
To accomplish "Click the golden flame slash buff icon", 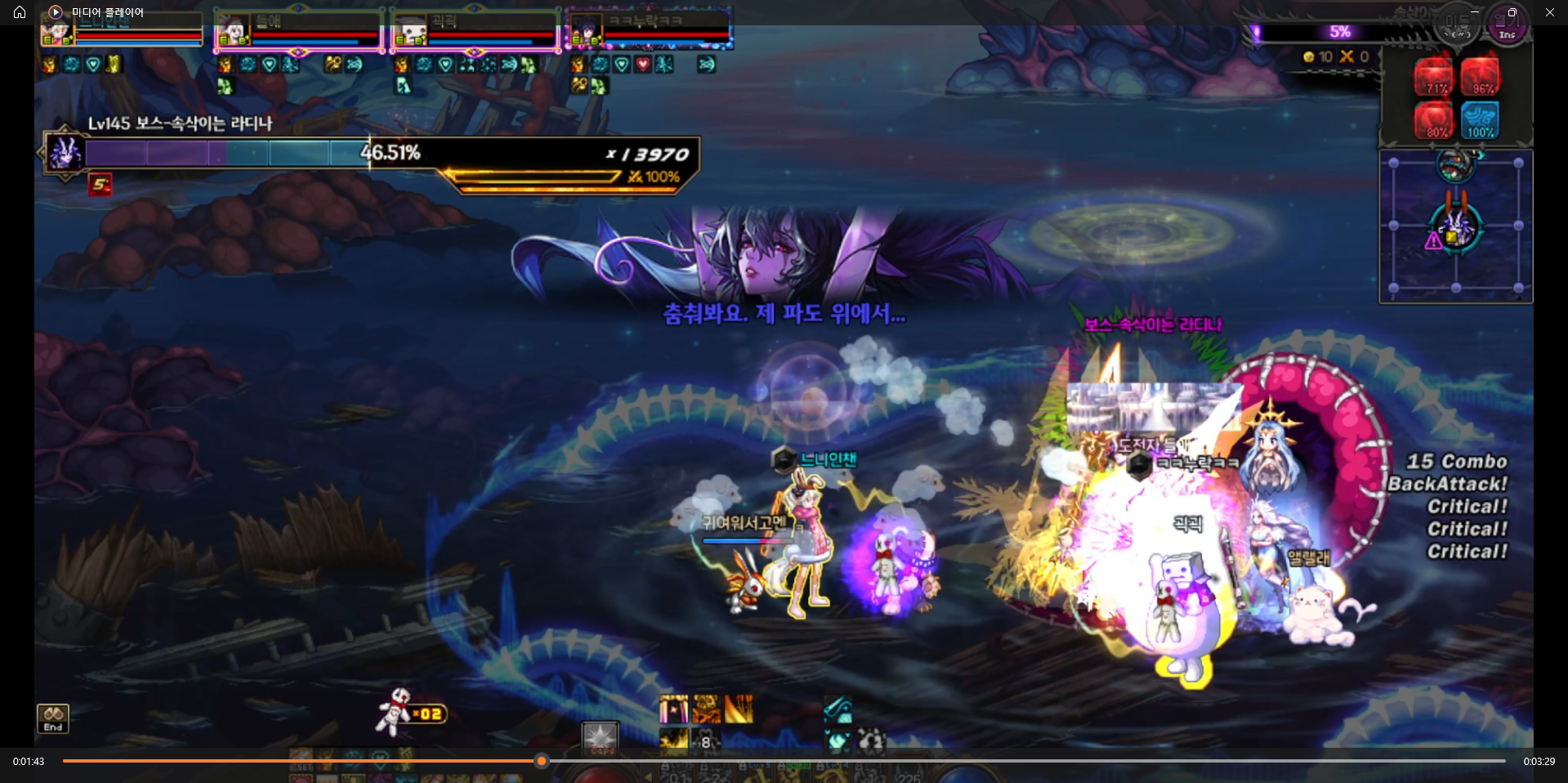I will point(739,709).
